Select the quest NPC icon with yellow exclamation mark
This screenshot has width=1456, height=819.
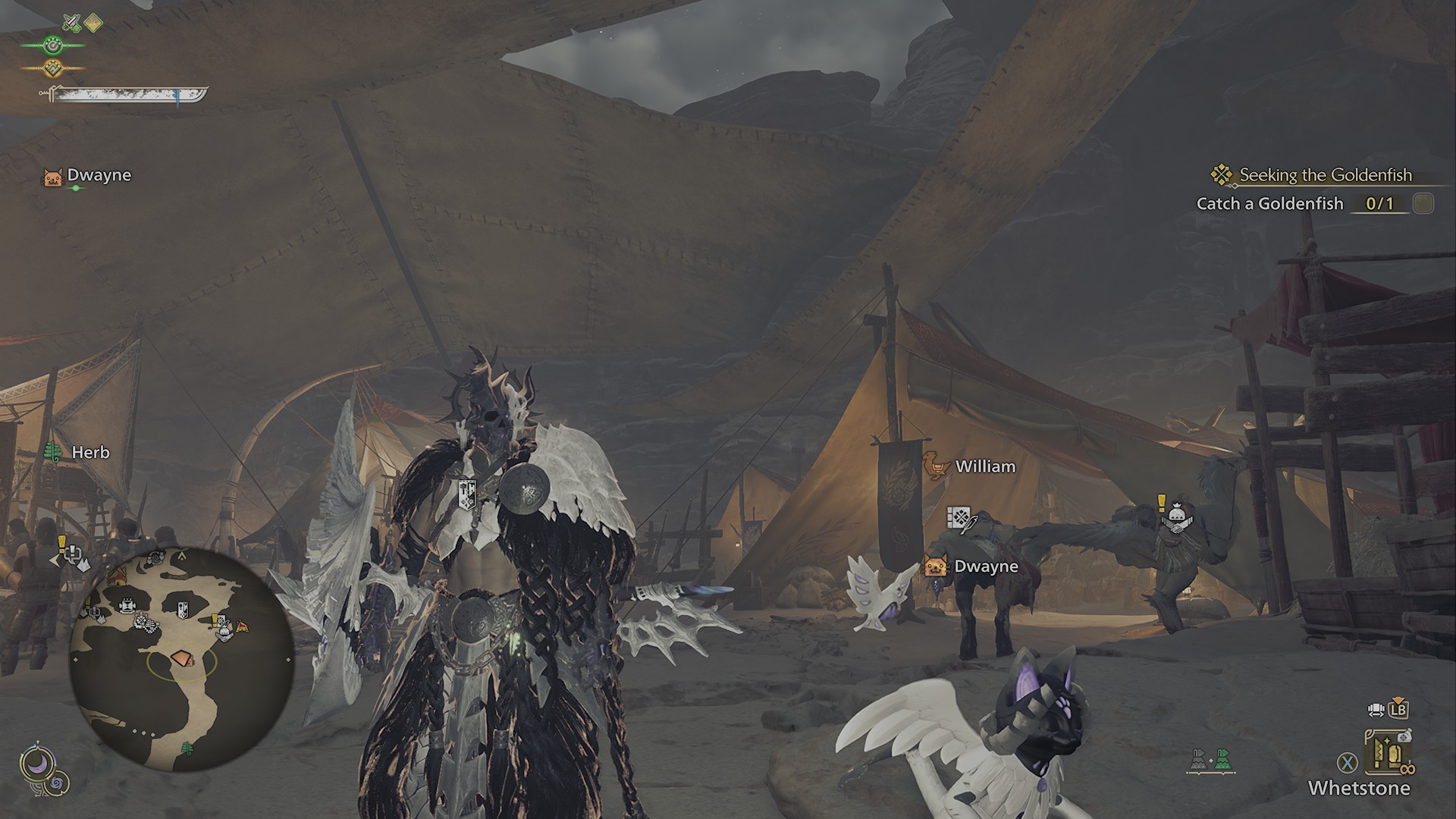[x=1174, y=516]
